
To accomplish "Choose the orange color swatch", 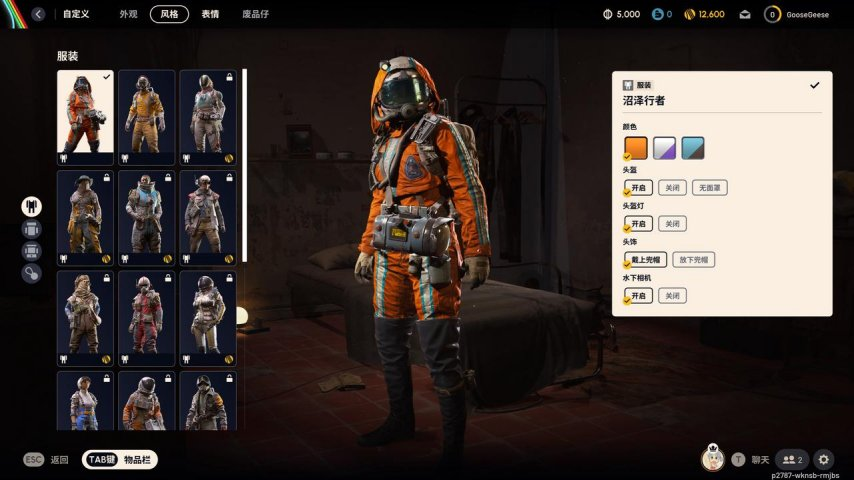I will (x=636, y=148).
